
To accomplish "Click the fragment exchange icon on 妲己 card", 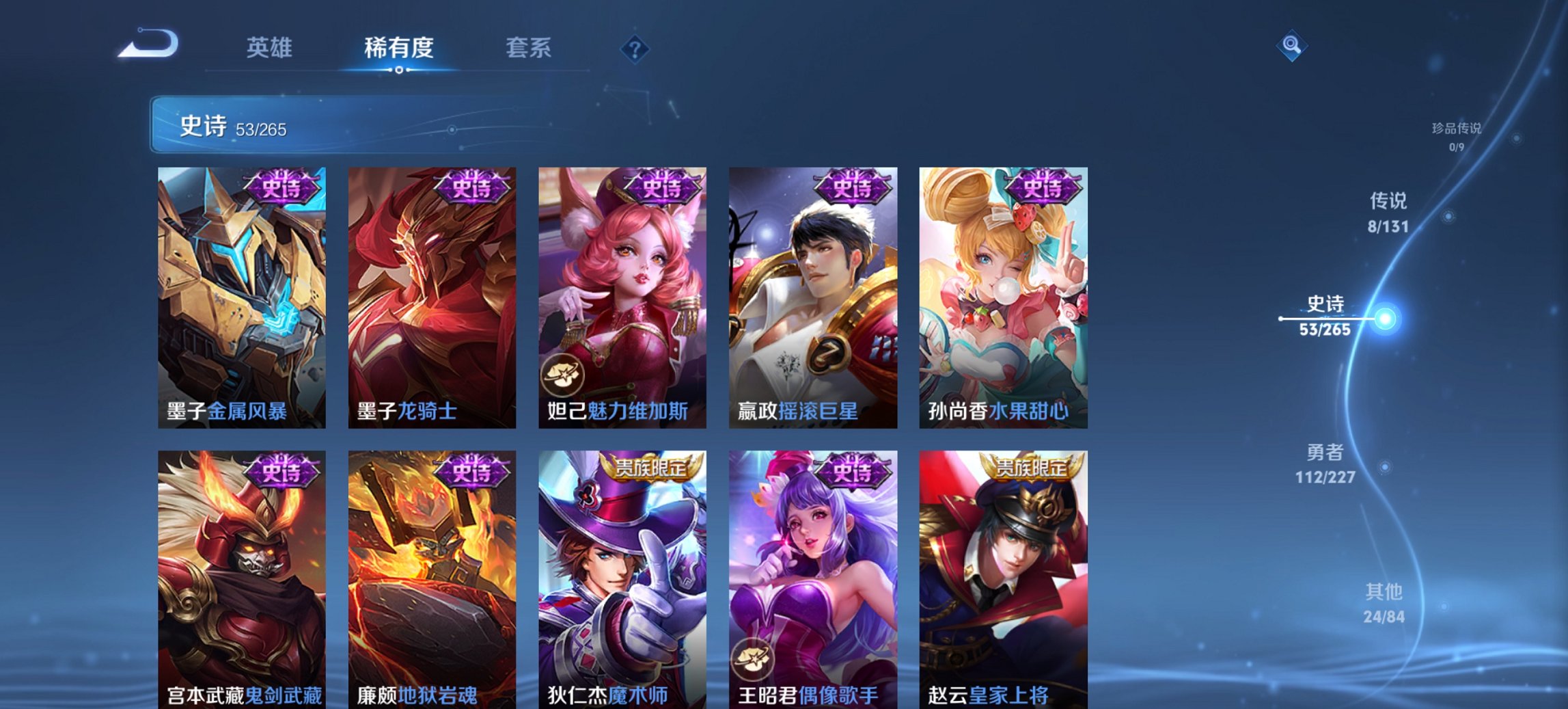I will coord(563,373).
